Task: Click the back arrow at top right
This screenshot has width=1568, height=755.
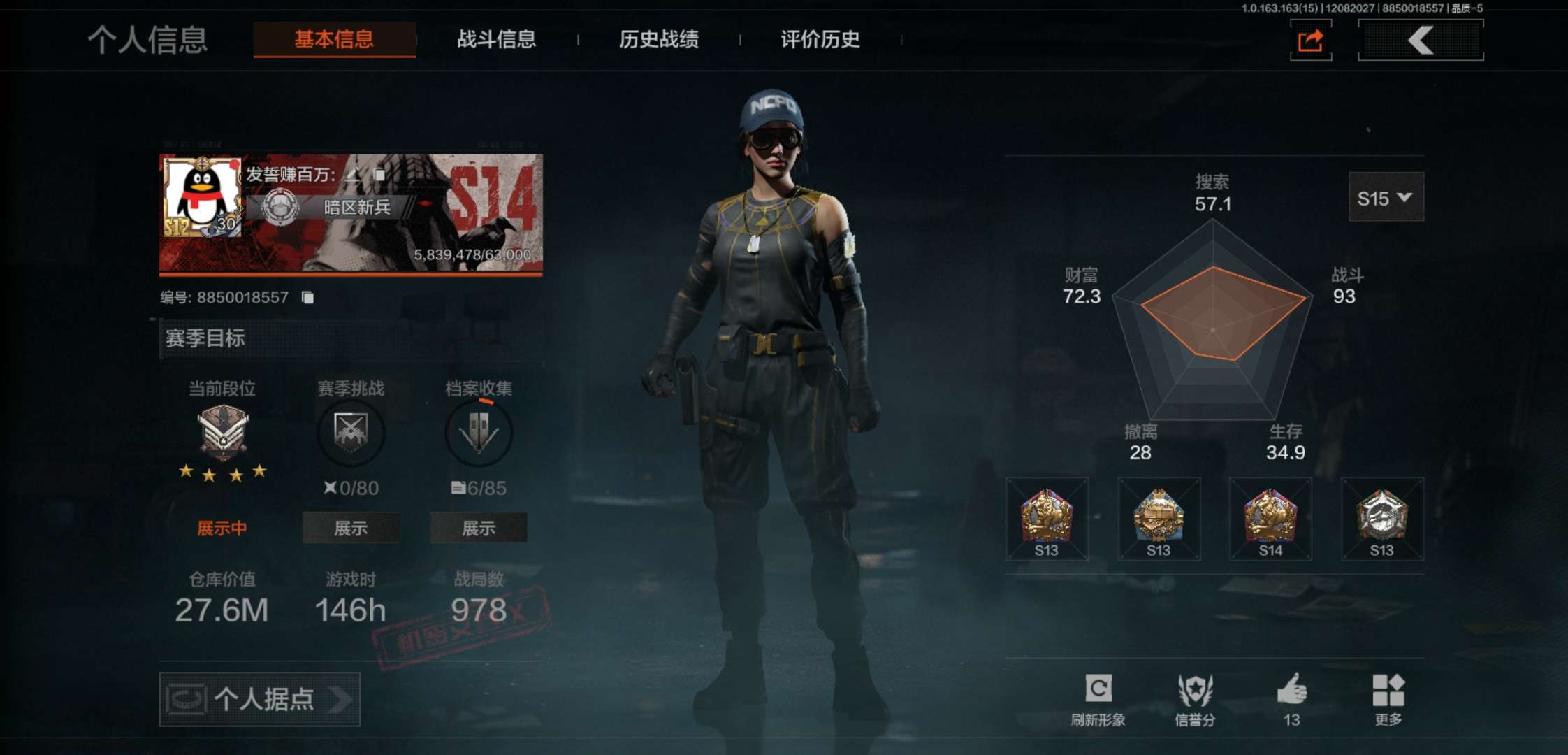Action: (1420, 40)
